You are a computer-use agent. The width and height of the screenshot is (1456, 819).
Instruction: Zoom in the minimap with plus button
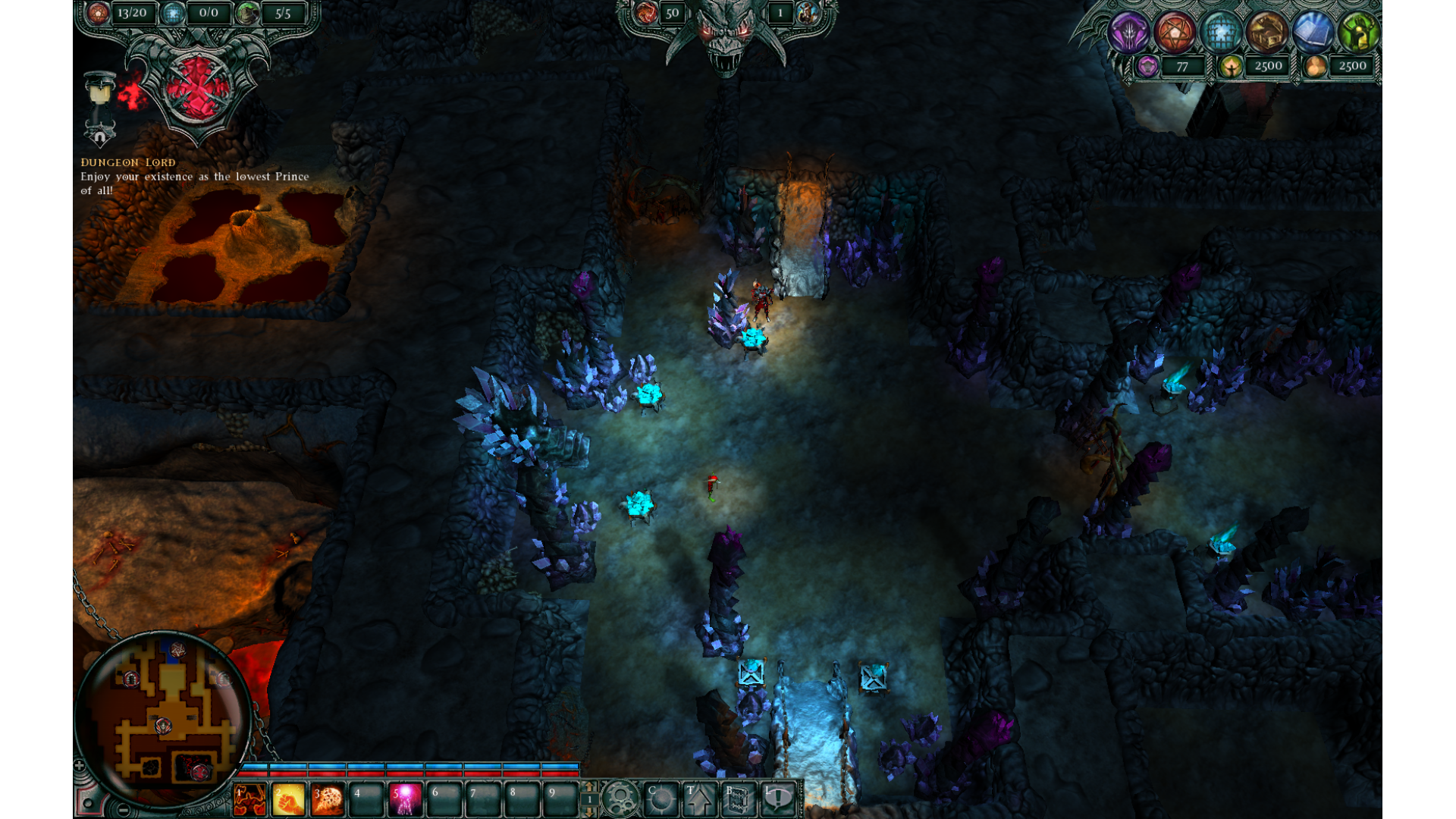pos(80,766)
